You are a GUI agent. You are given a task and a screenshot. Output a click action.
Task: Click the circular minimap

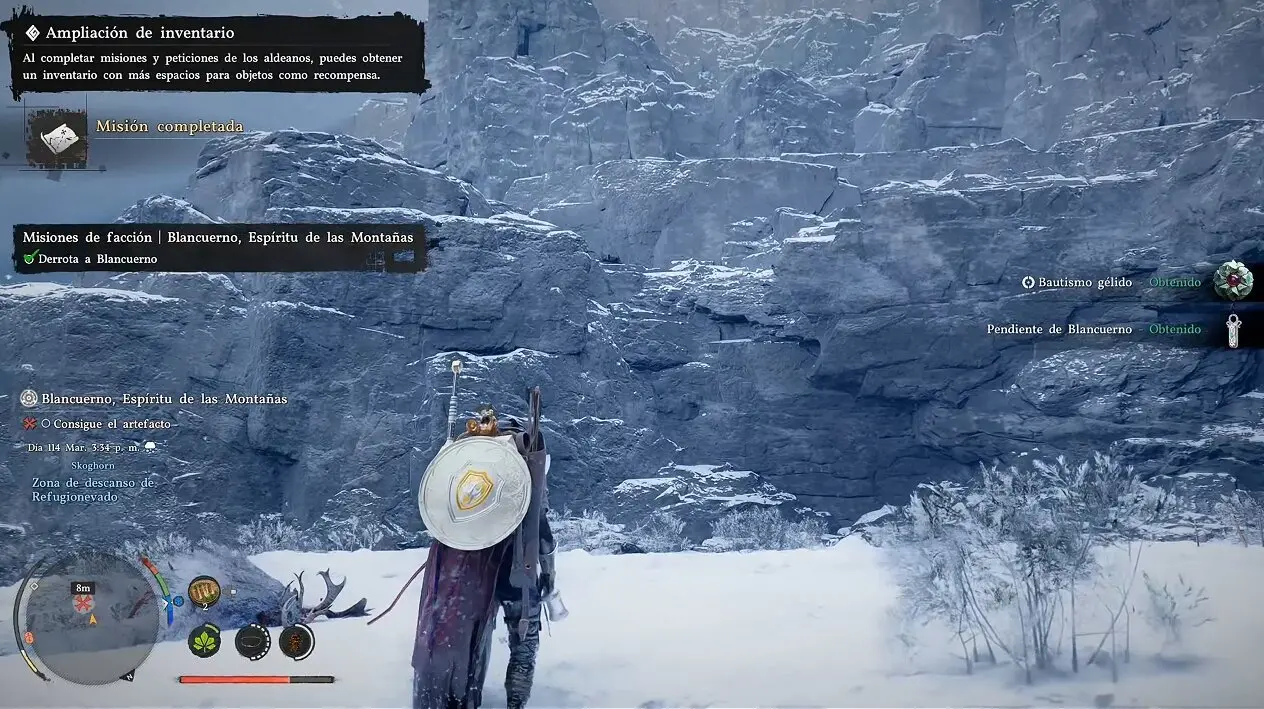coord(92,619)
